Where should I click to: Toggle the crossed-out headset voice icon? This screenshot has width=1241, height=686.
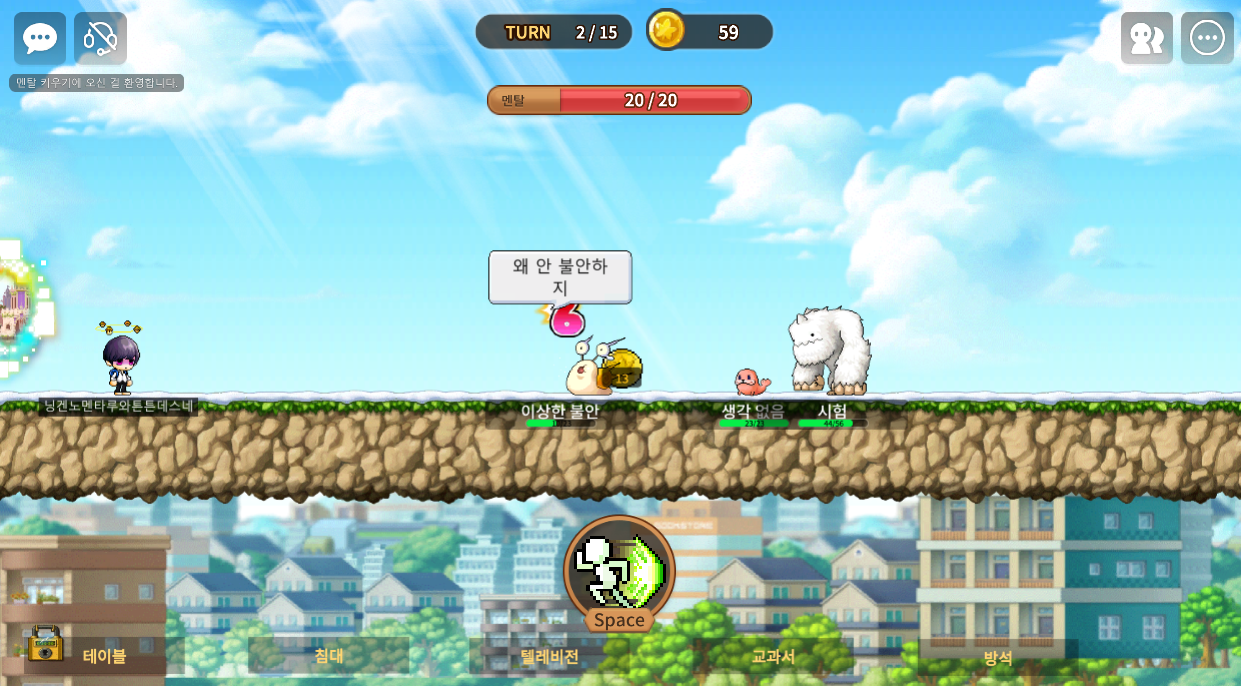click(100, 38)
